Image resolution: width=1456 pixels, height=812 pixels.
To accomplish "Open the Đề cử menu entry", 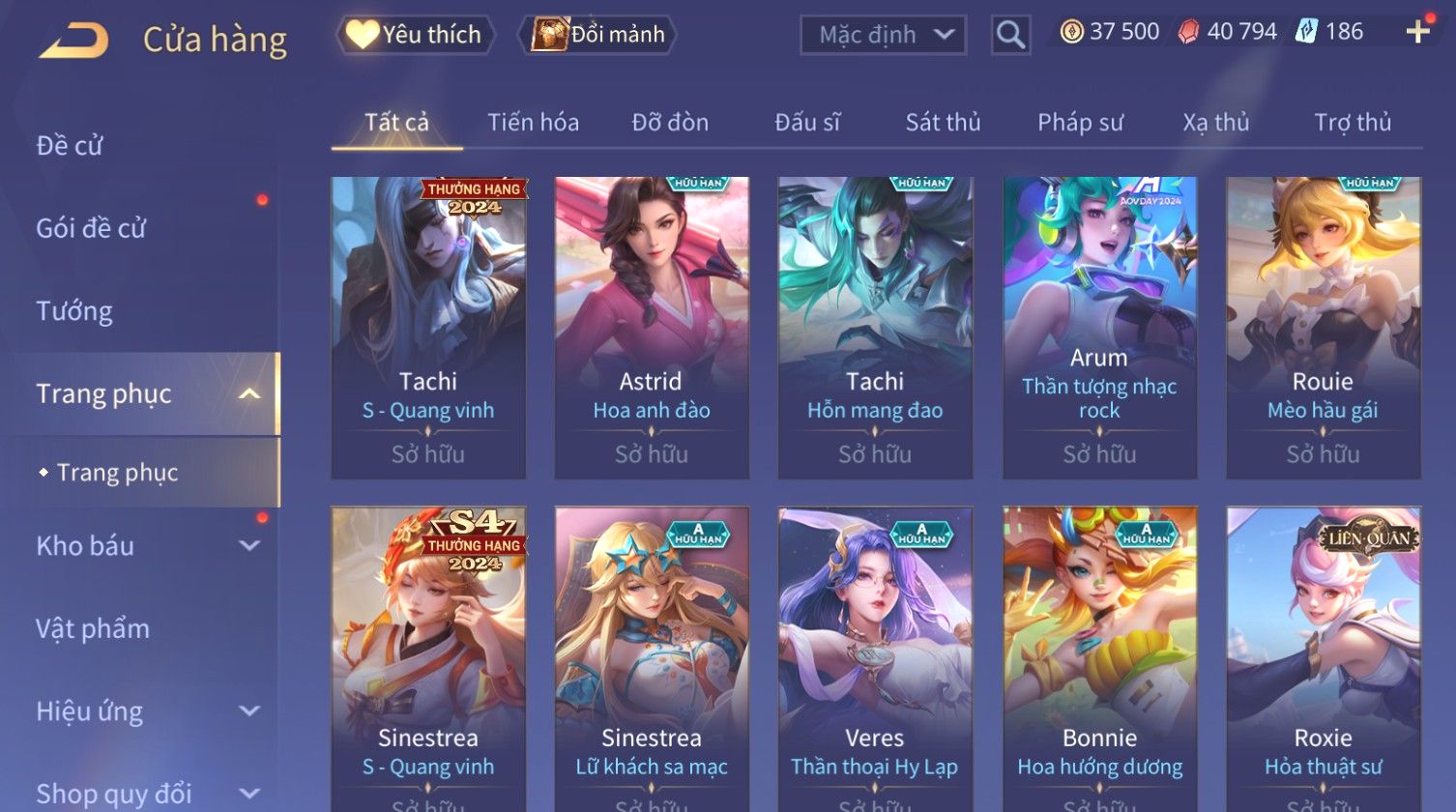I will (x=70, y=146).
